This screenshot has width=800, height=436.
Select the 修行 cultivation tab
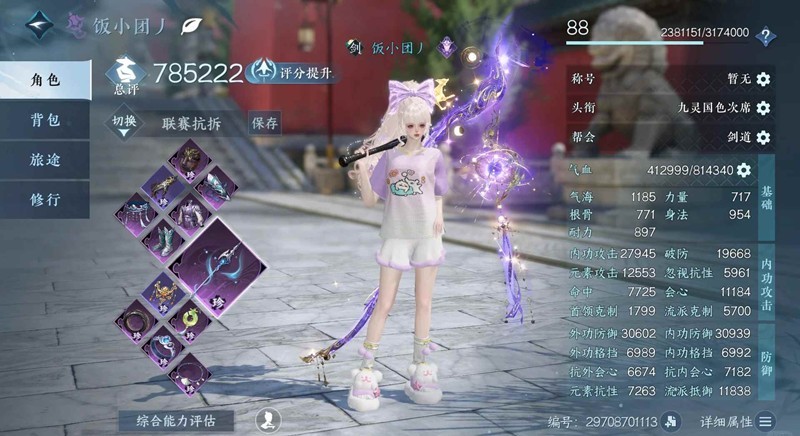click(x=45, y=199)
